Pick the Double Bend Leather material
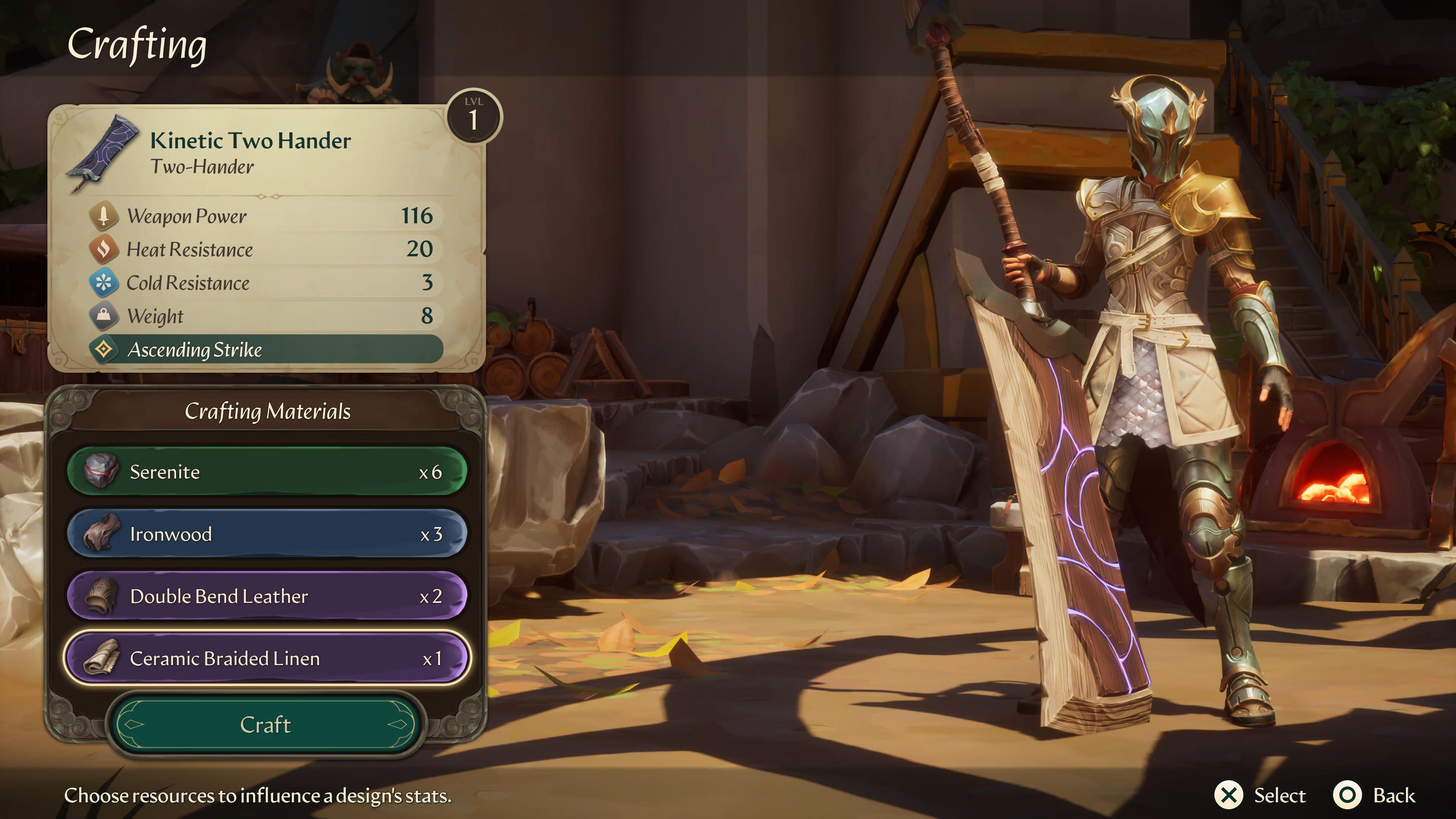This screenshot has width=1456, height=819. [x=267, y=596]
